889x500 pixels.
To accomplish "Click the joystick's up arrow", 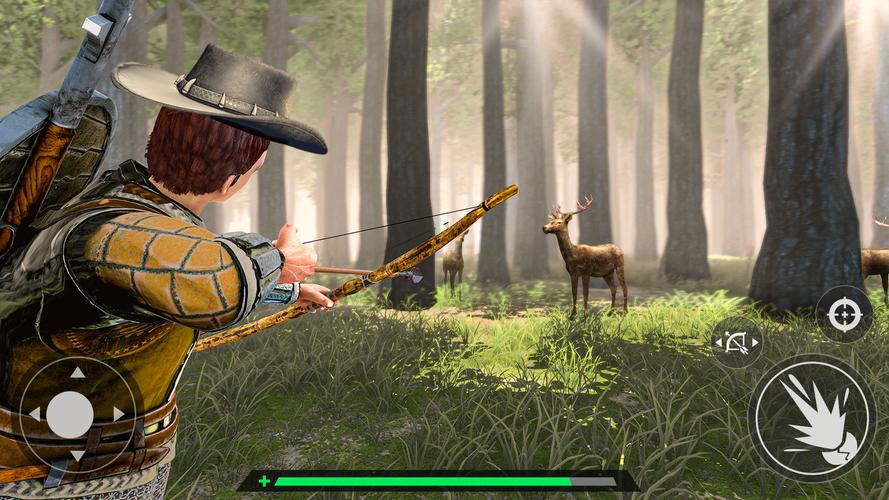I will coord(78,373).
